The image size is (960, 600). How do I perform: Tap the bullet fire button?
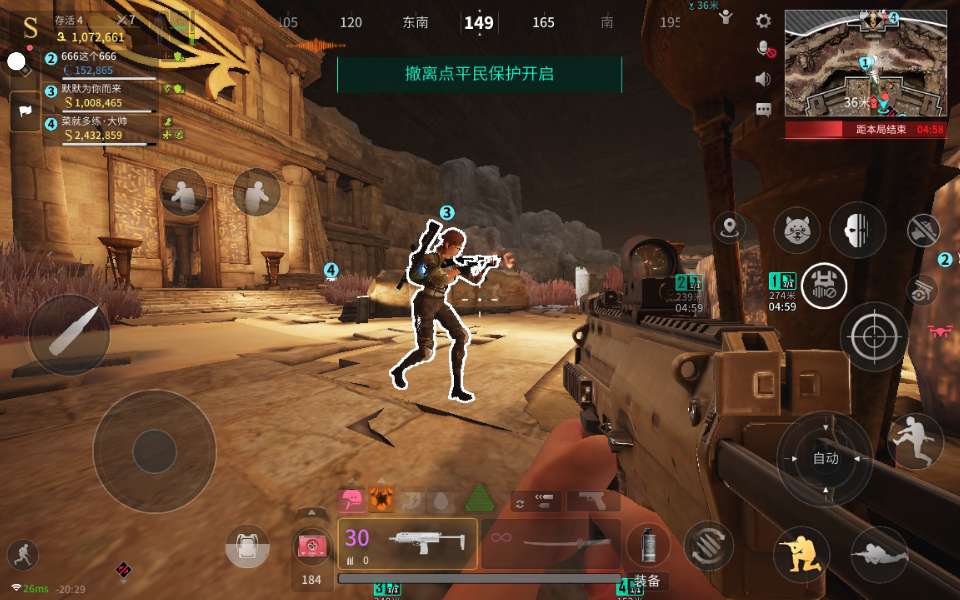coord(69,334)
